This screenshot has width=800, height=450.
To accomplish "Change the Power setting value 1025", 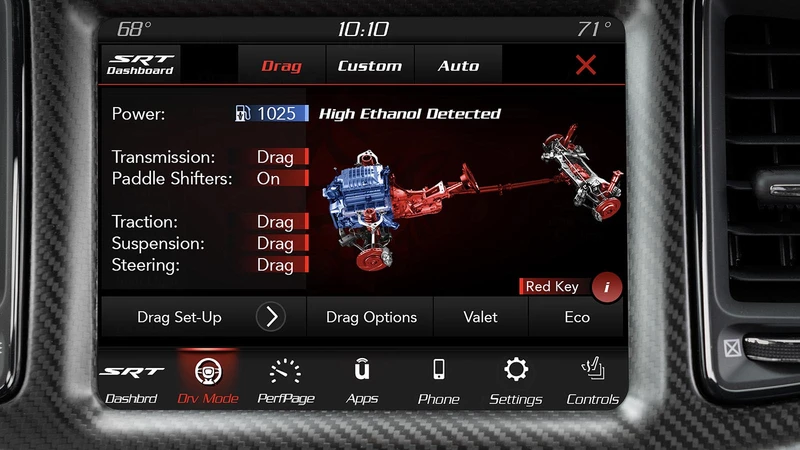I will [270, 114].
